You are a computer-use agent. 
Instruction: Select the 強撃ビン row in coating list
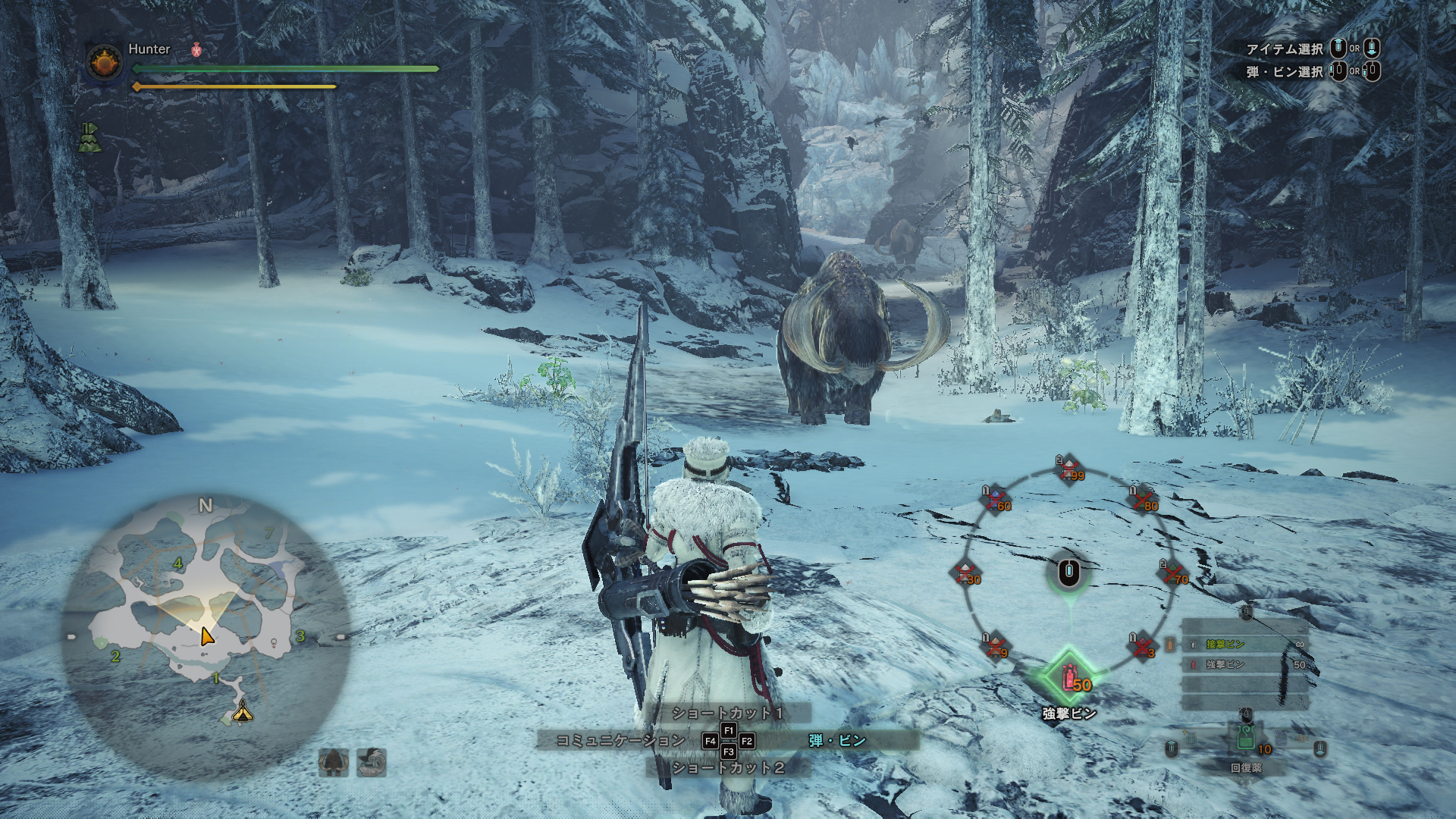(1244, 664)
